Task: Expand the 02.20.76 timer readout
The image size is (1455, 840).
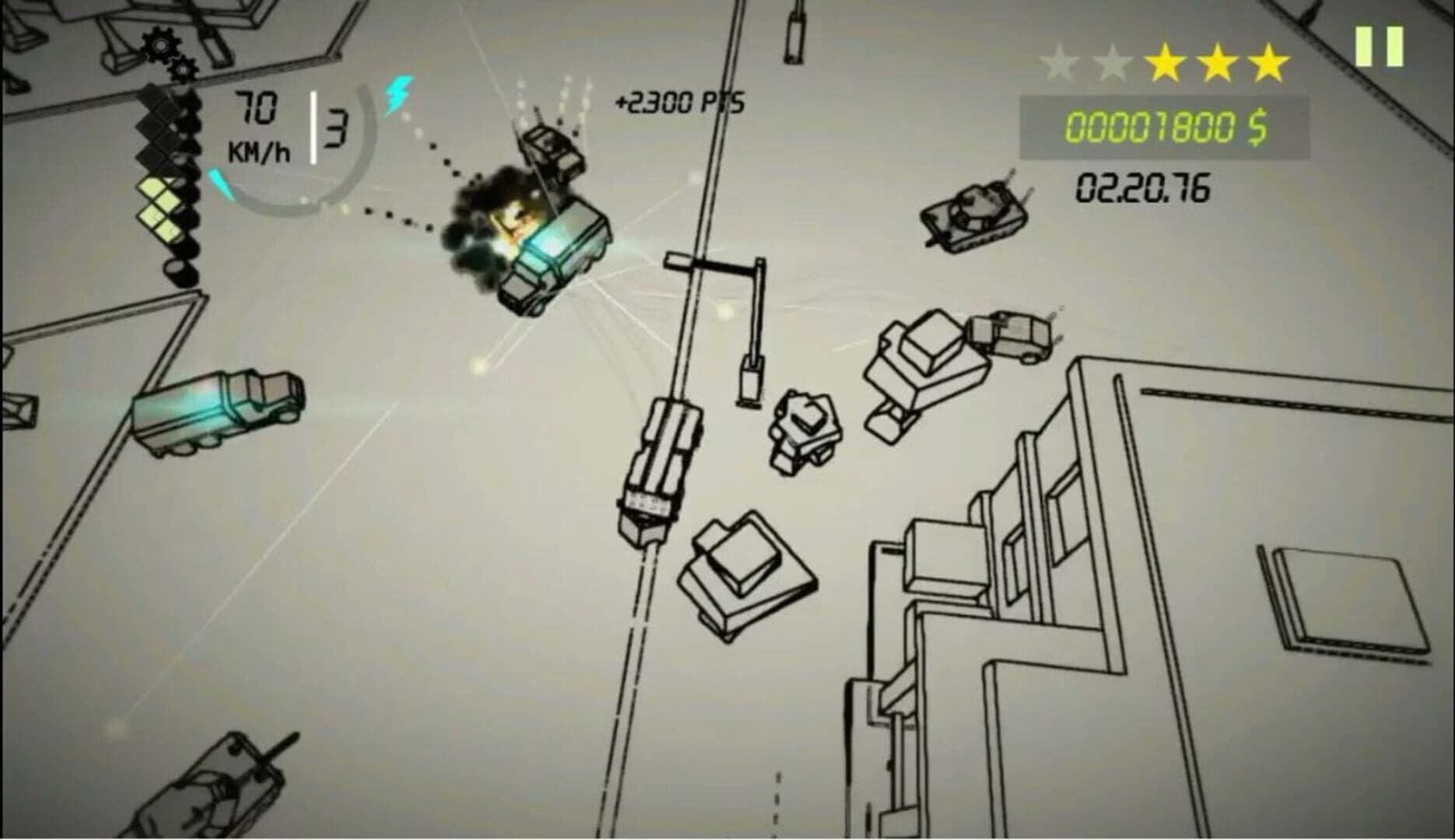Action: pyautogui.click(x=1141, y=187)
